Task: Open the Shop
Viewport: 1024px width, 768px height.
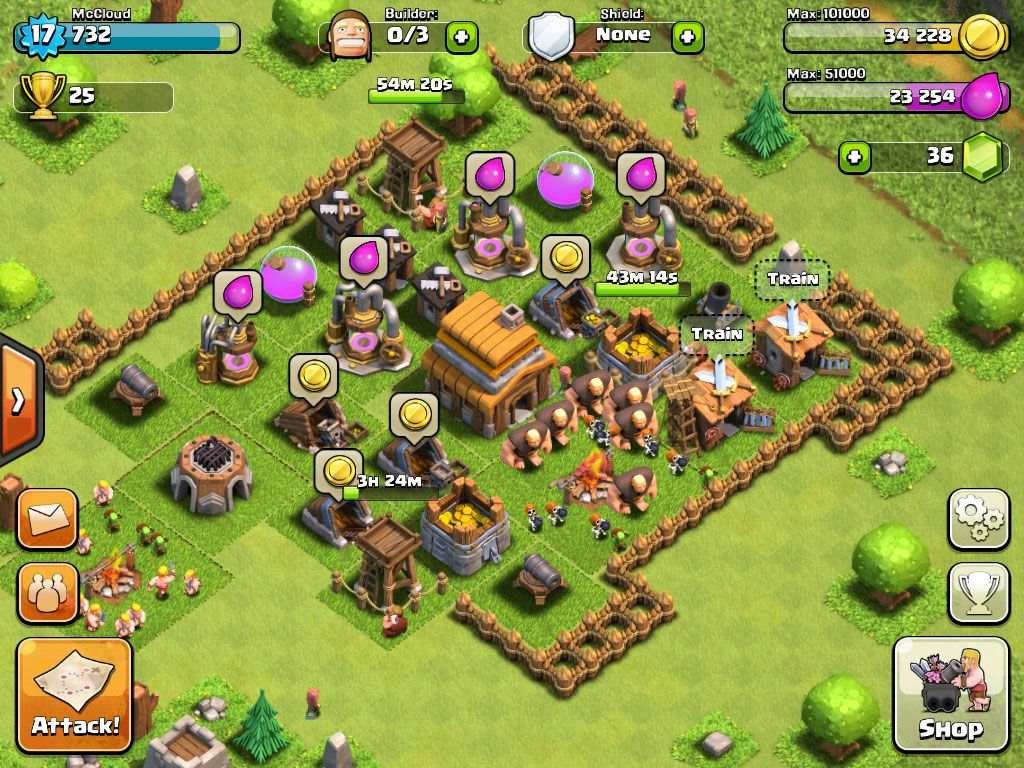Action: (x=950, y=694)
